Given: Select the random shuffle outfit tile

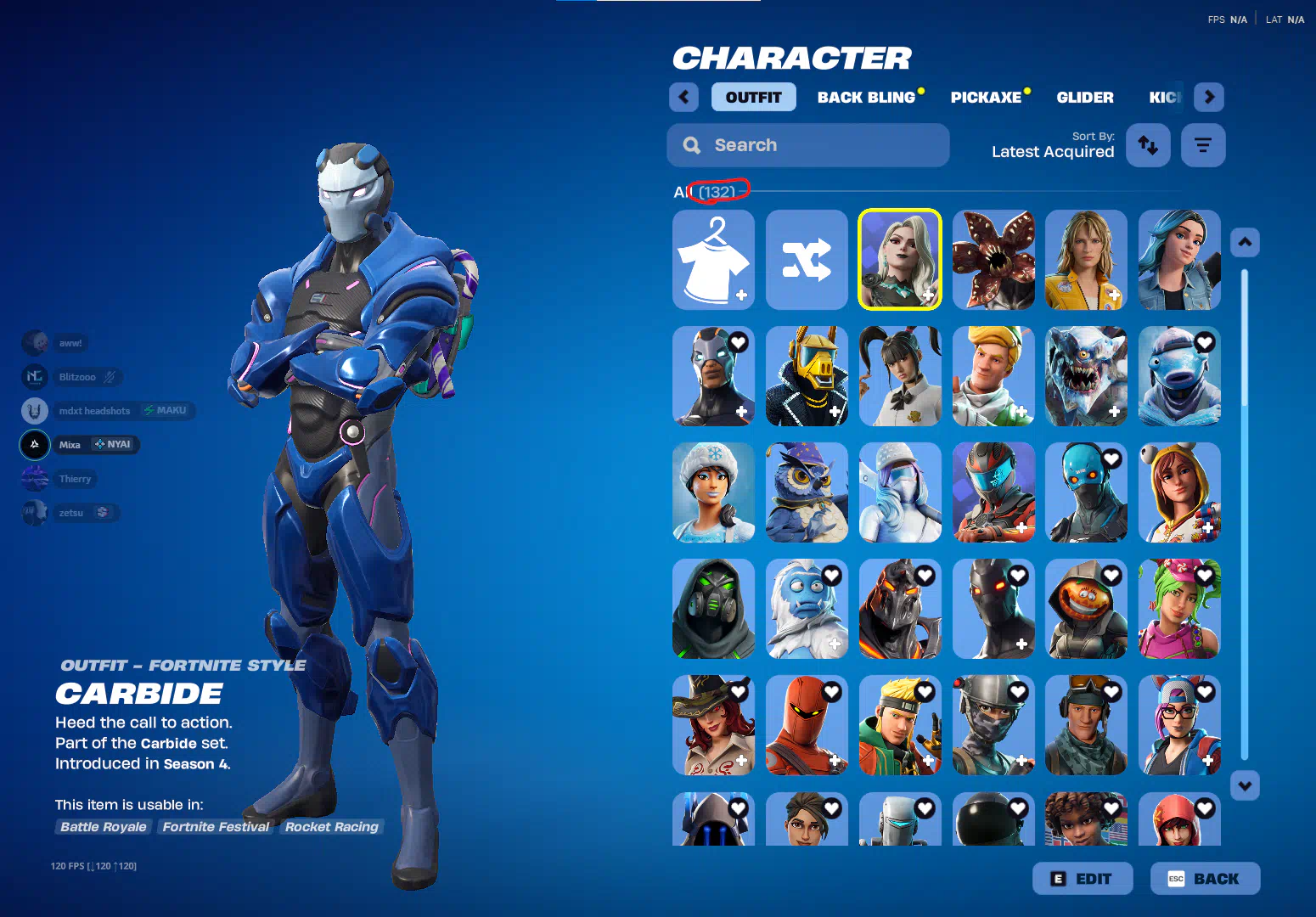Looking at the screenshot, I should click(807, 260).
